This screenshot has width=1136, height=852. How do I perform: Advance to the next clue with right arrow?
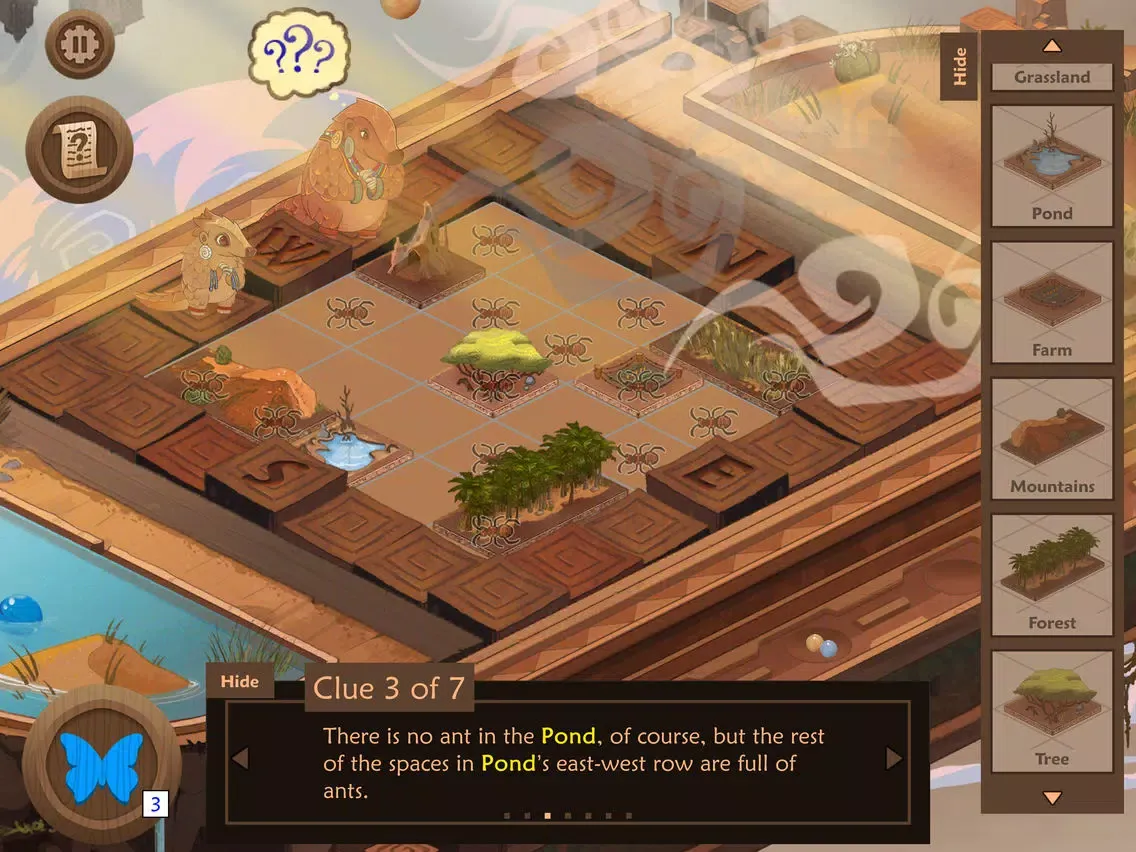pyautogui.click(x=894, y=759)
